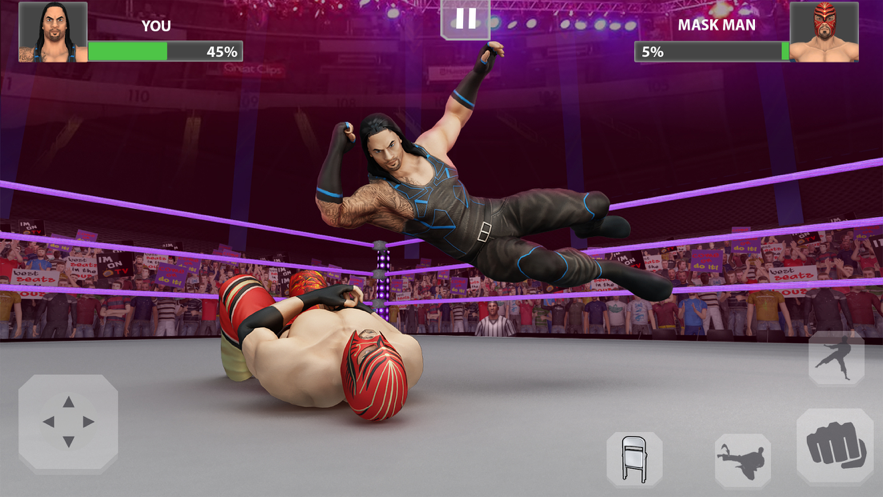Use the folding chair weapon button
The image size is (883, 497).
[x=634, y=459]
